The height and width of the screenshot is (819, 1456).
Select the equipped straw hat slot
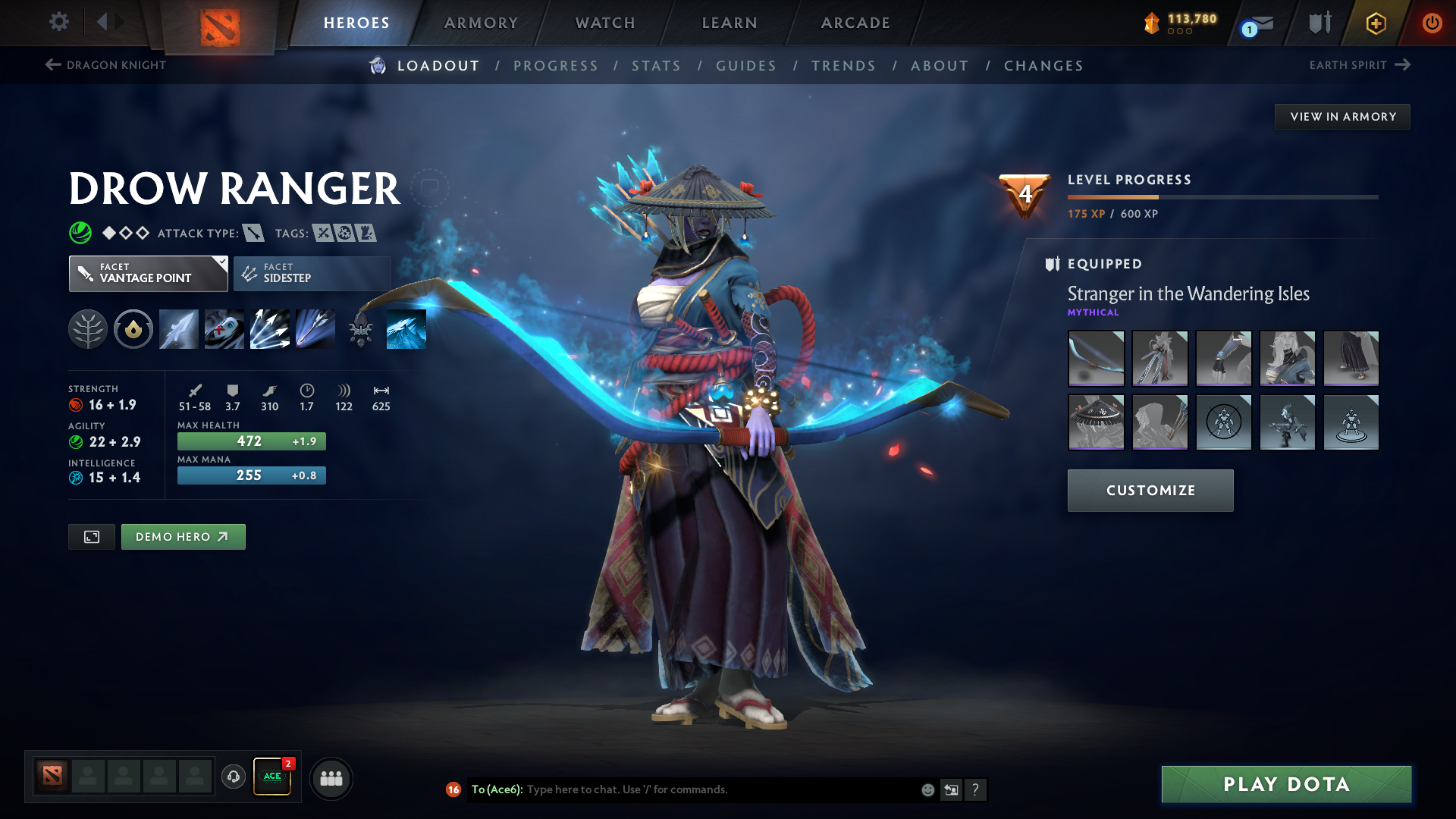[x=1096, y=422]
